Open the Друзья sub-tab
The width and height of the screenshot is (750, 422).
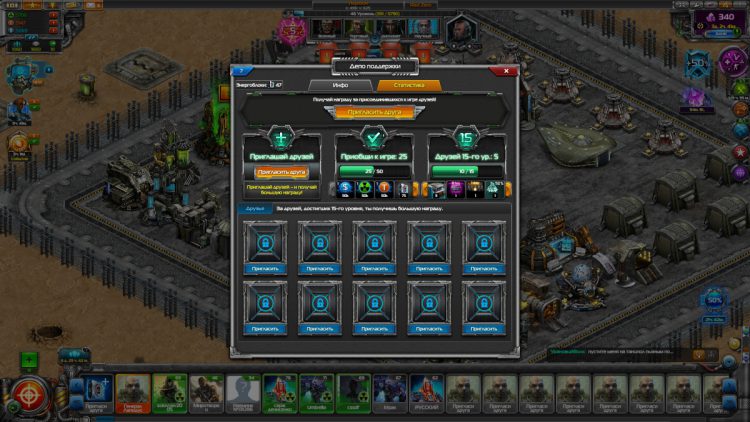(255, 208)
